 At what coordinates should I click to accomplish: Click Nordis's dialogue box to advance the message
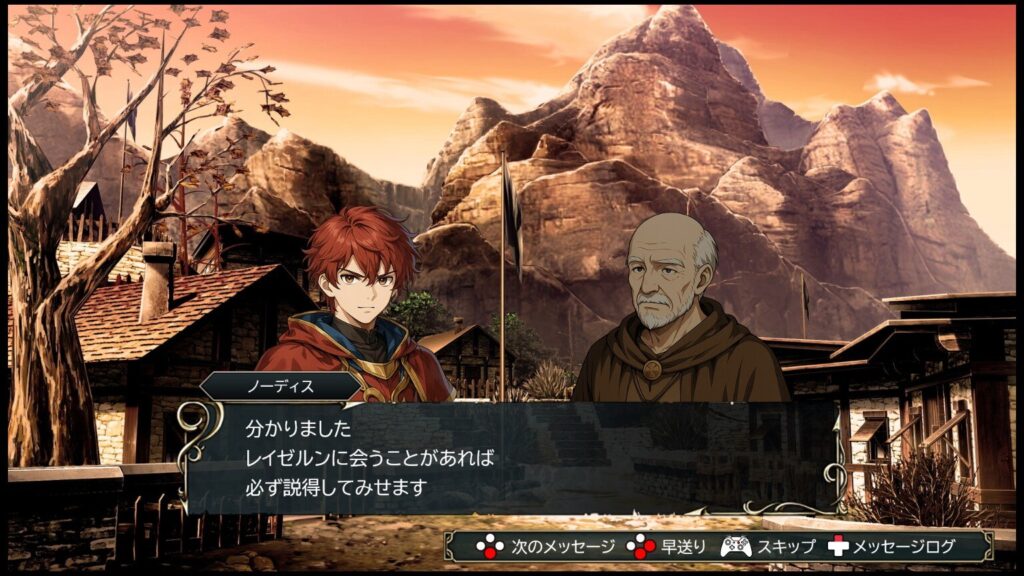510,458
